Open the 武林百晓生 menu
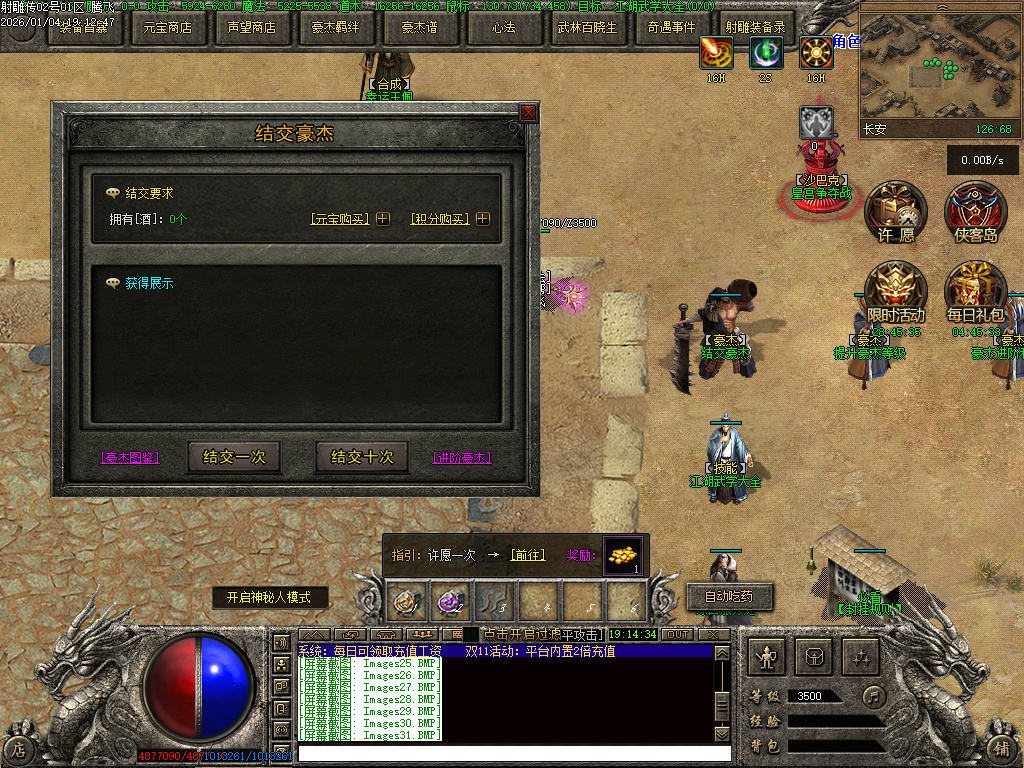This screenshot has width=1024, height=768. click(x=588, y=28)
